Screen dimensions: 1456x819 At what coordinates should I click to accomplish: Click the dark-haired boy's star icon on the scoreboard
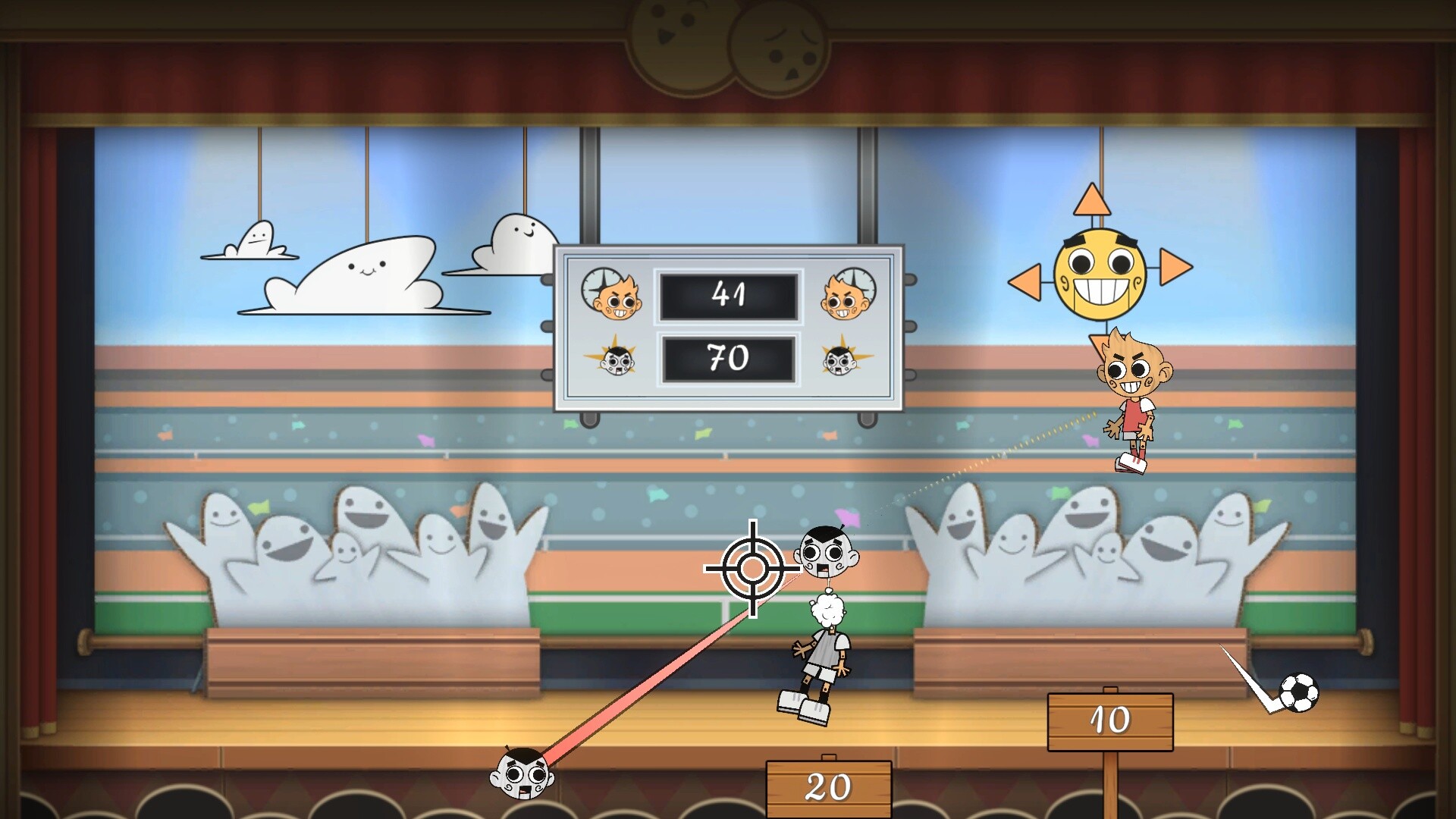pos(614,362)
